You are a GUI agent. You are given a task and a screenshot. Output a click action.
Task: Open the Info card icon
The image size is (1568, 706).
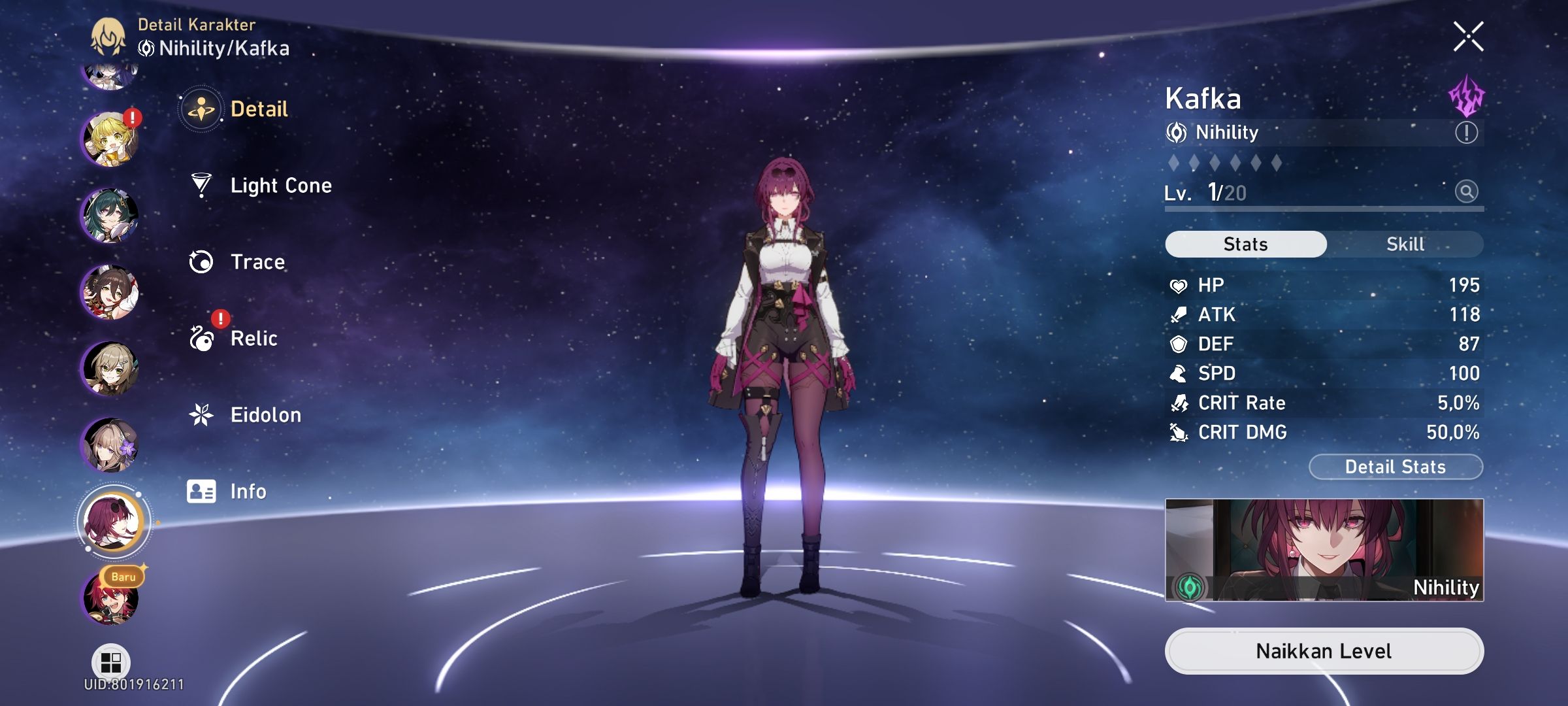point(203,490)
